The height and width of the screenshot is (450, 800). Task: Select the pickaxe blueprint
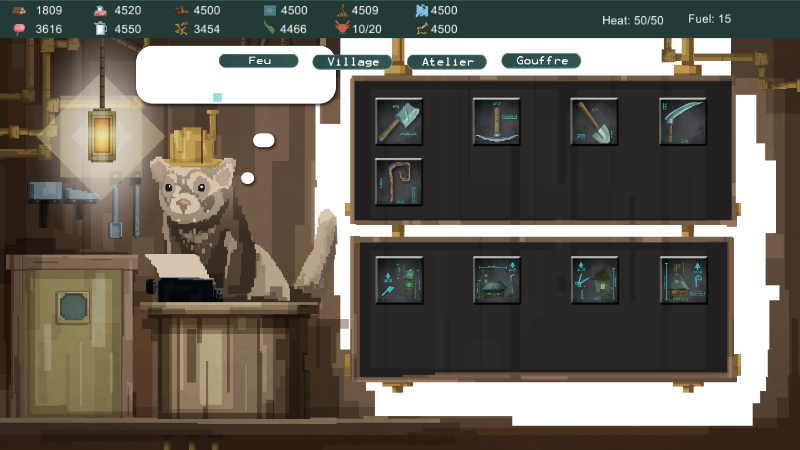coord(497,121)
